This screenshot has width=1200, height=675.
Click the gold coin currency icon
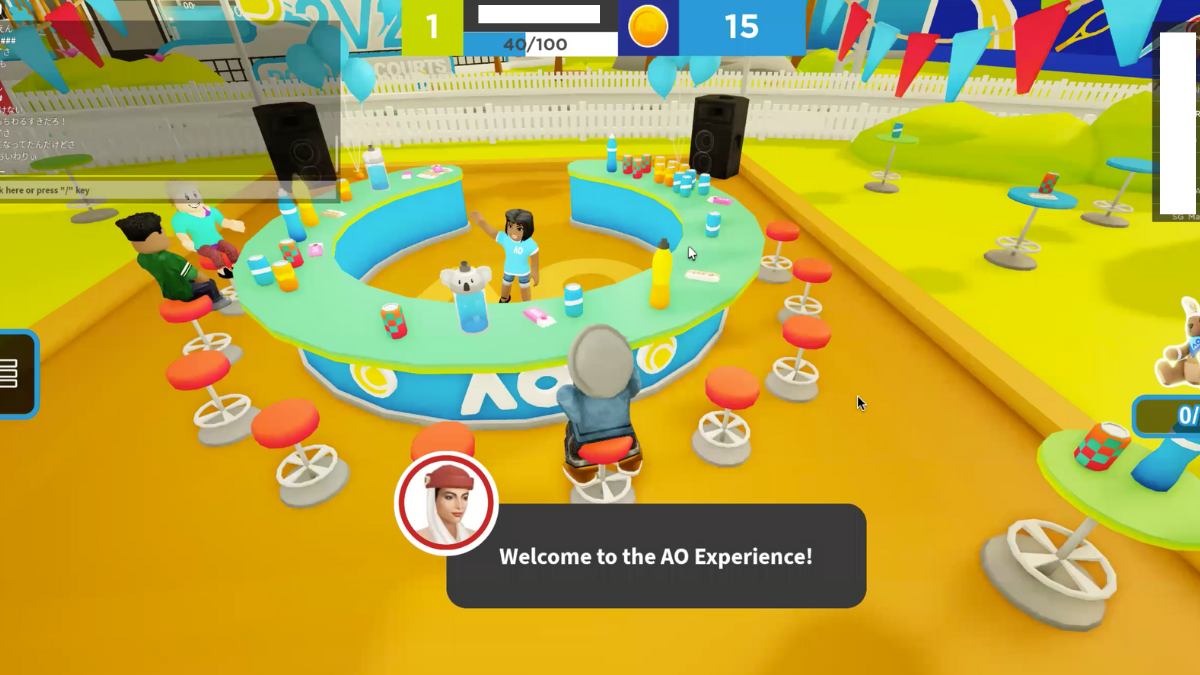pyautogui.click(x=648, y=27)
